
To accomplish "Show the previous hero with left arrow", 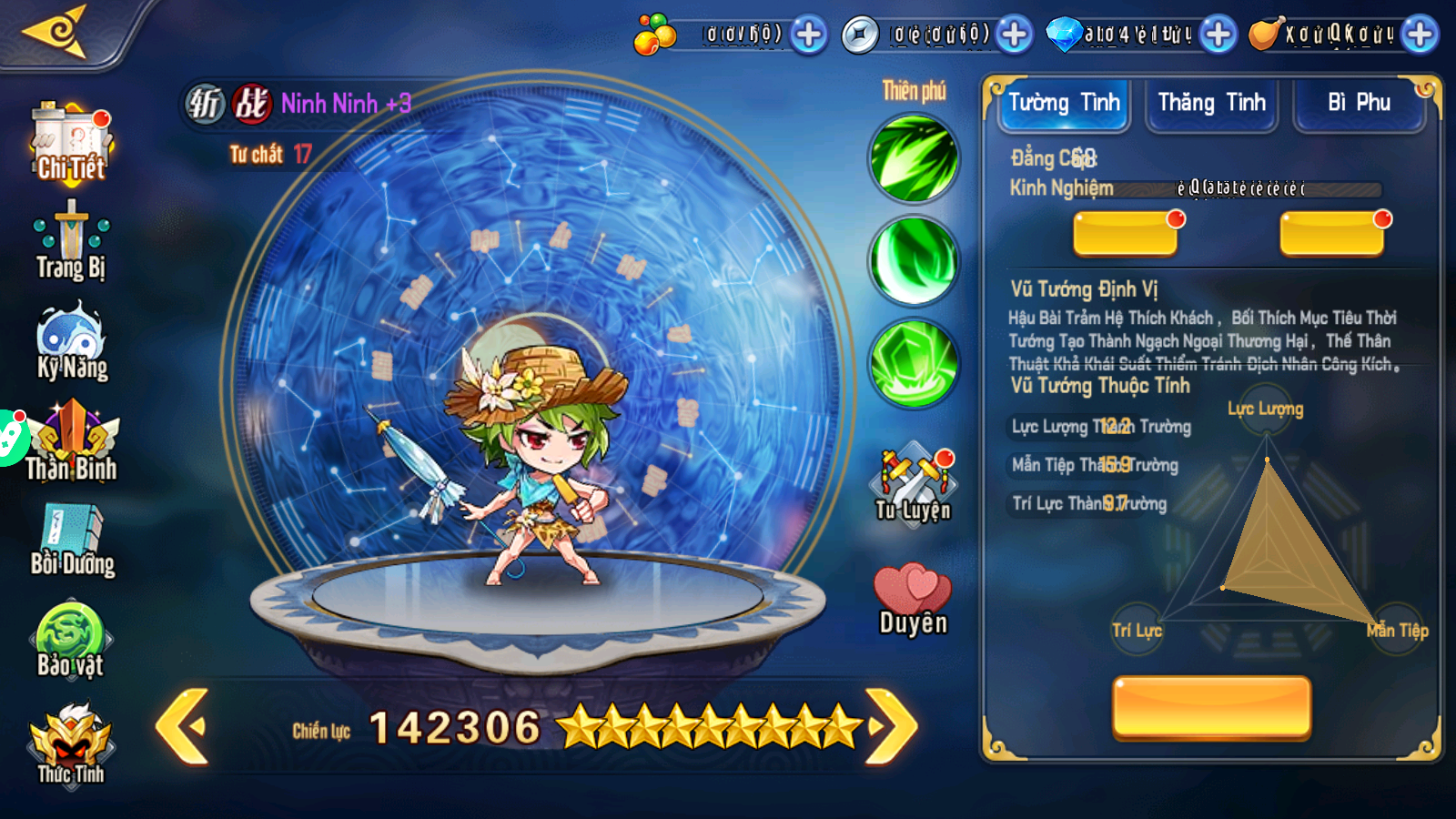I will pos(183,726).
